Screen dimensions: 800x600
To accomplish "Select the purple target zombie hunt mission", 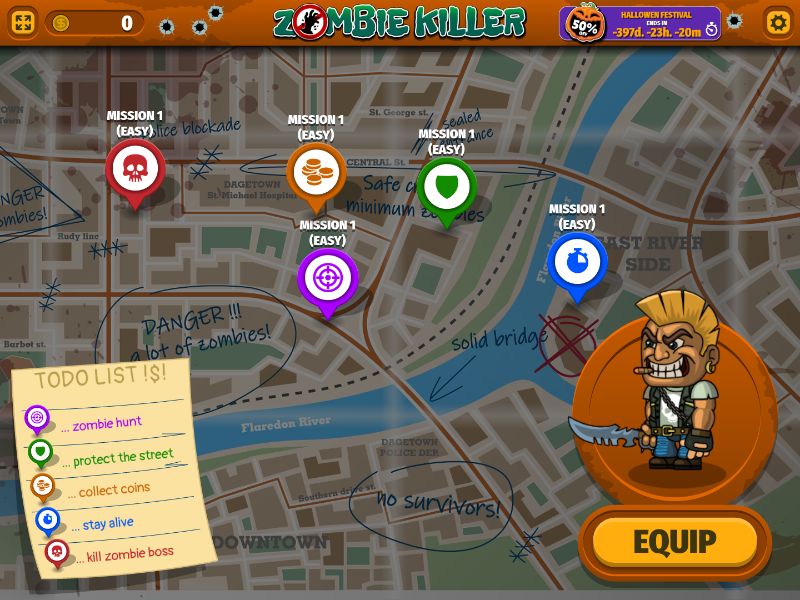I will (327, 278).
